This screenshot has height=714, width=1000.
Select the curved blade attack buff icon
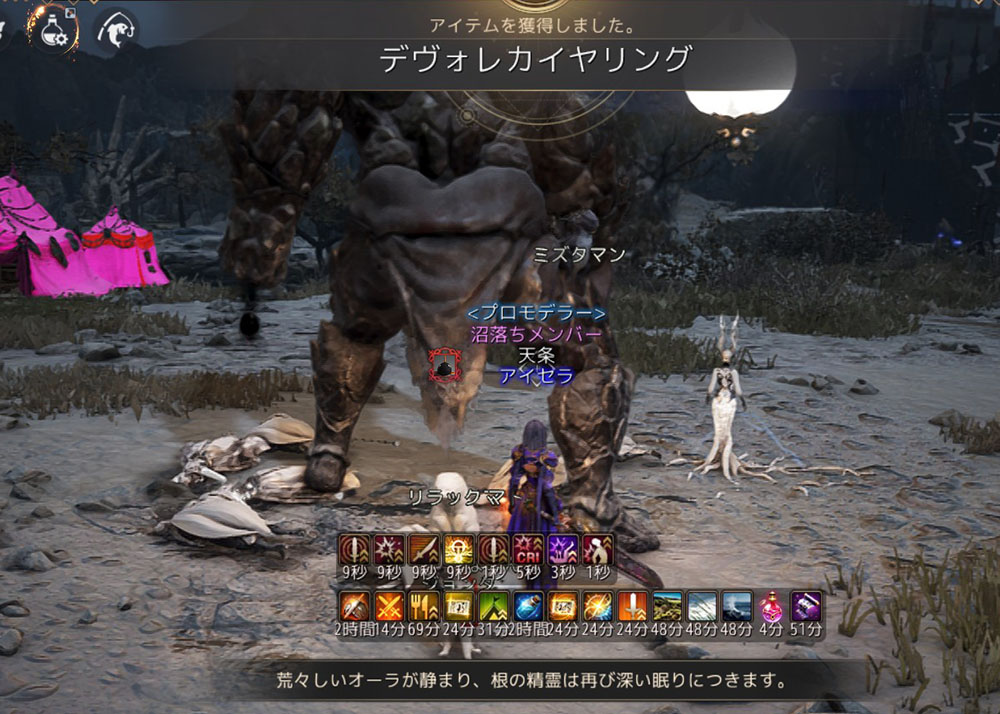click(424, 551)
